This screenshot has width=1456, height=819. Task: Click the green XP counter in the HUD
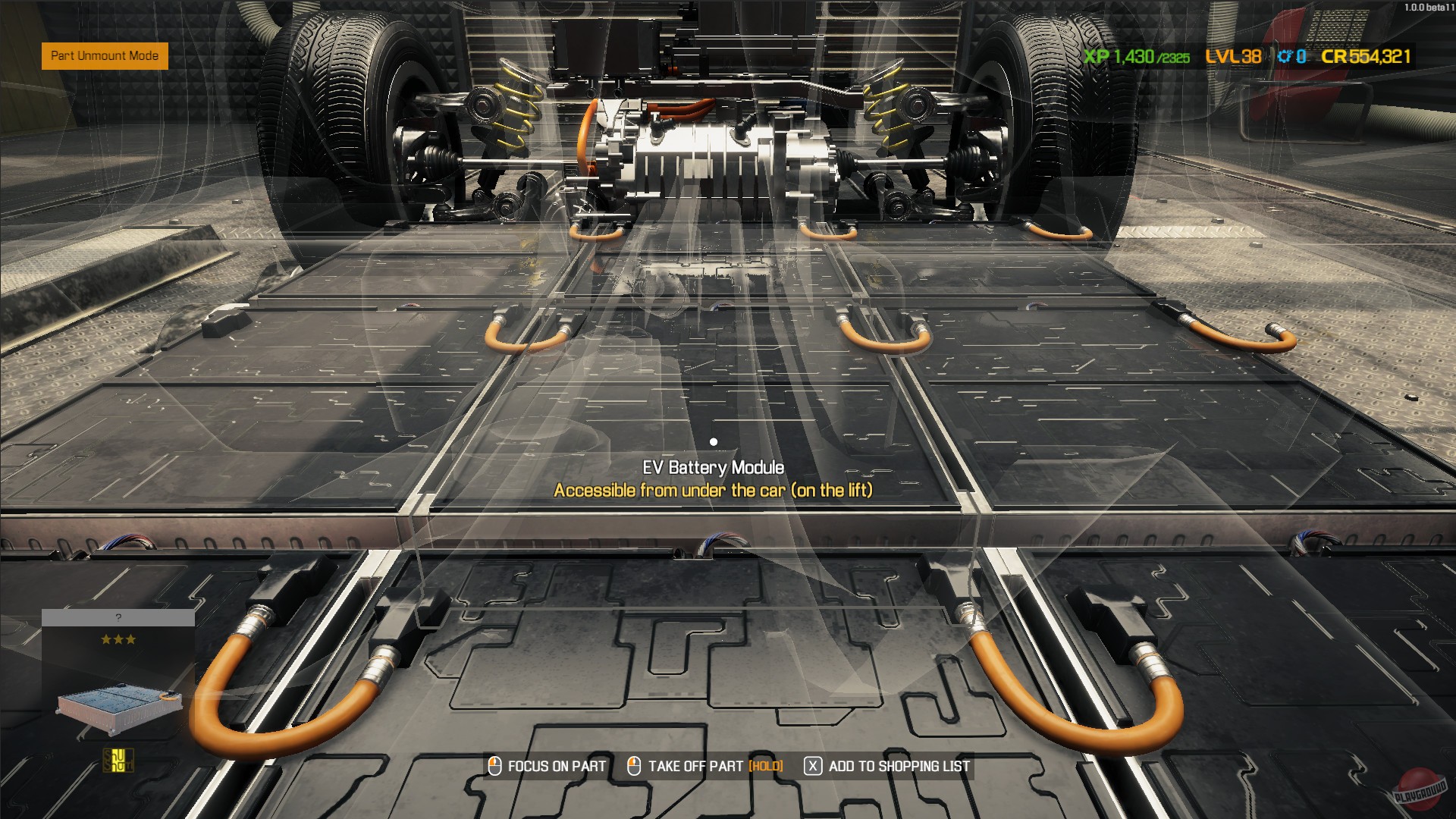point(1131,55)
